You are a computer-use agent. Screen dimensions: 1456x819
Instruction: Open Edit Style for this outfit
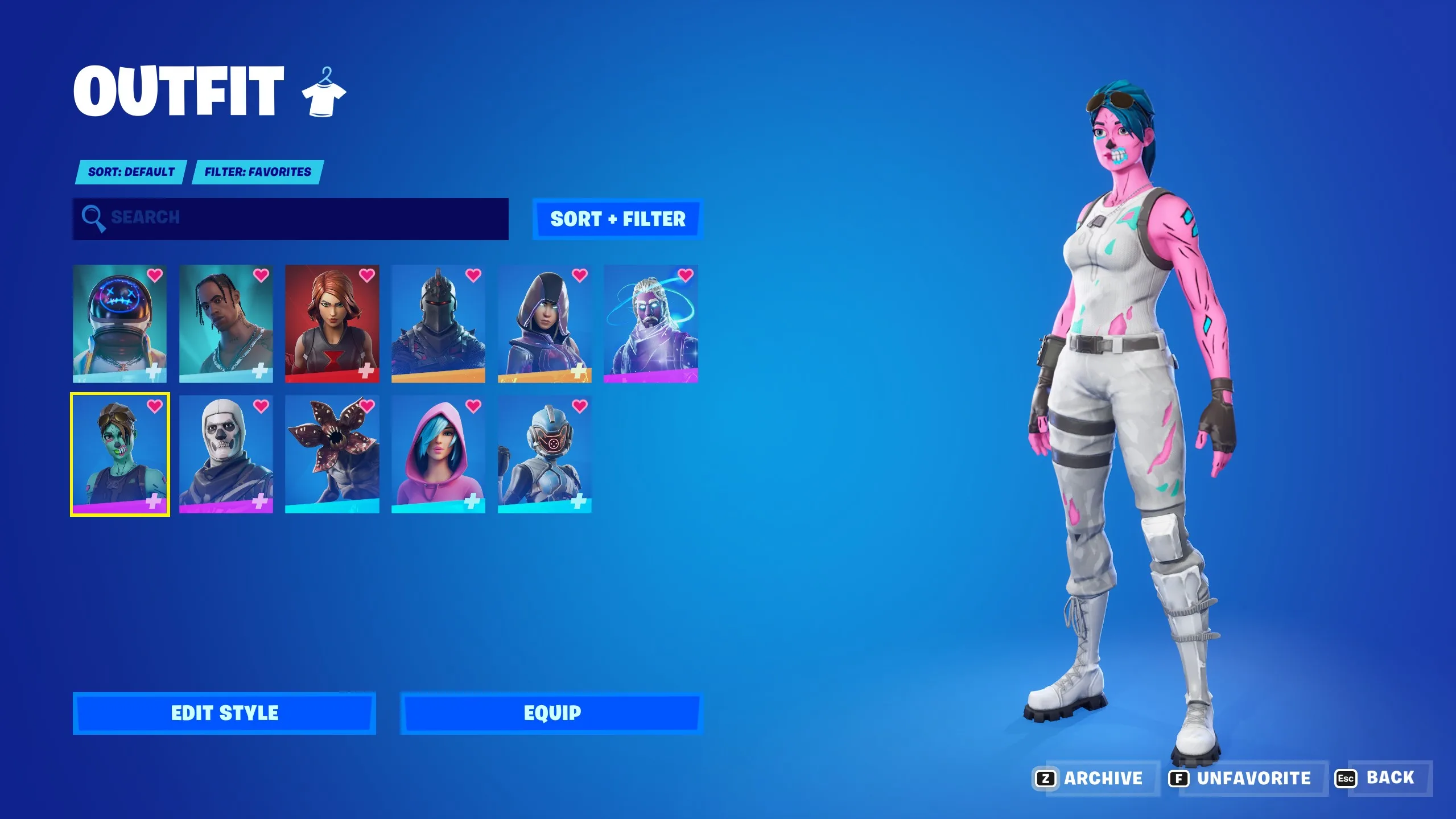click(x=224, y=713)
